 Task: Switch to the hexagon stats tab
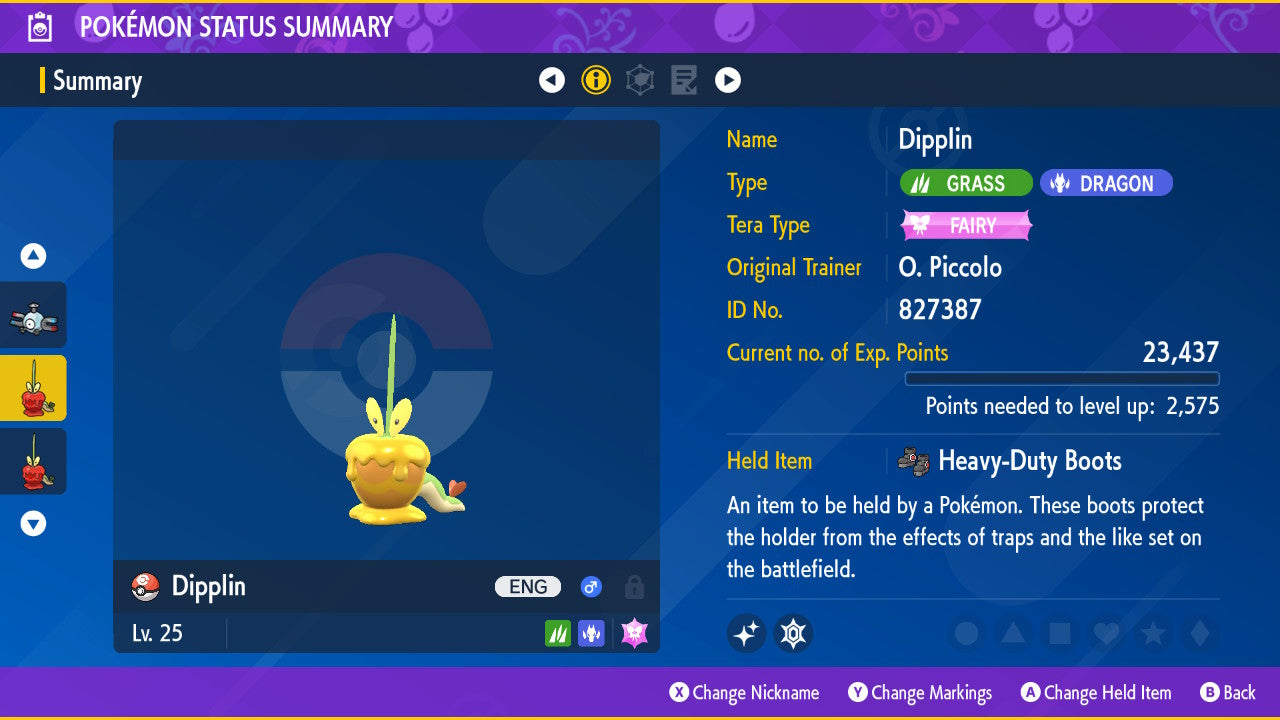pos(640,80)
